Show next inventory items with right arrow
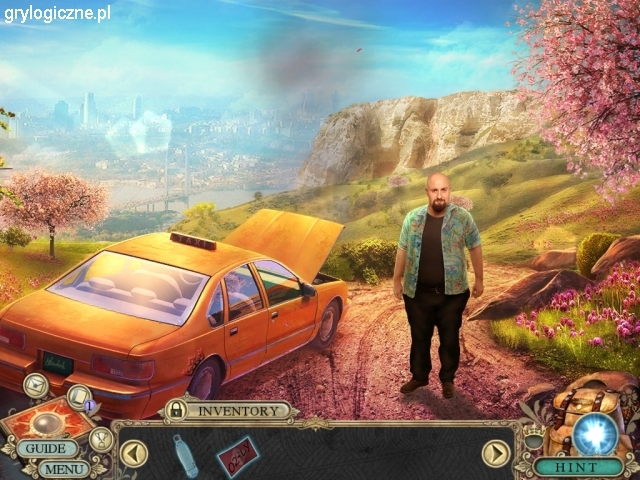This screenshot has width=640, height=480. 496,454
